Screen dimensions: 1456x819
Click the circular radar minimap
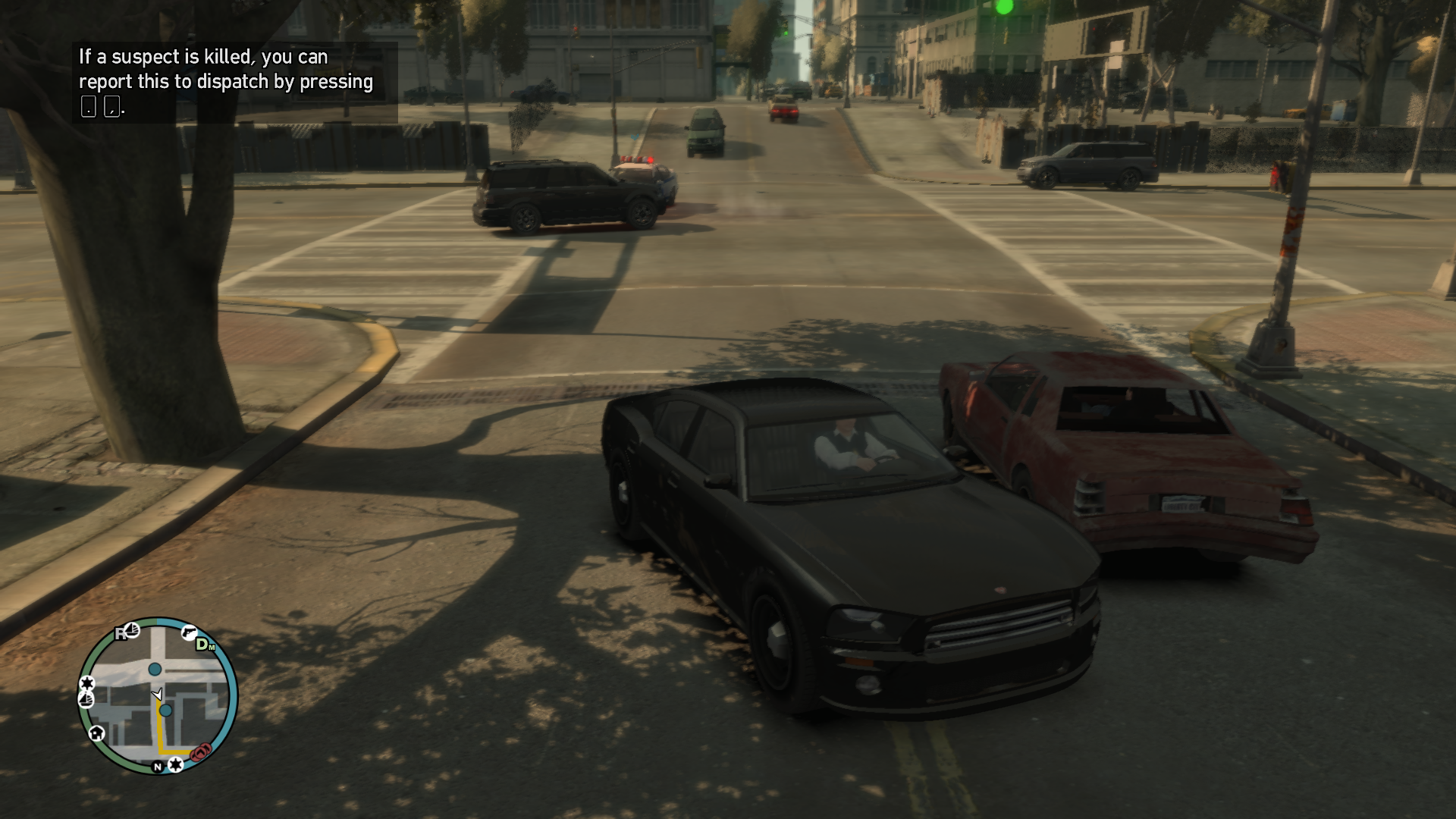[158, 695]
